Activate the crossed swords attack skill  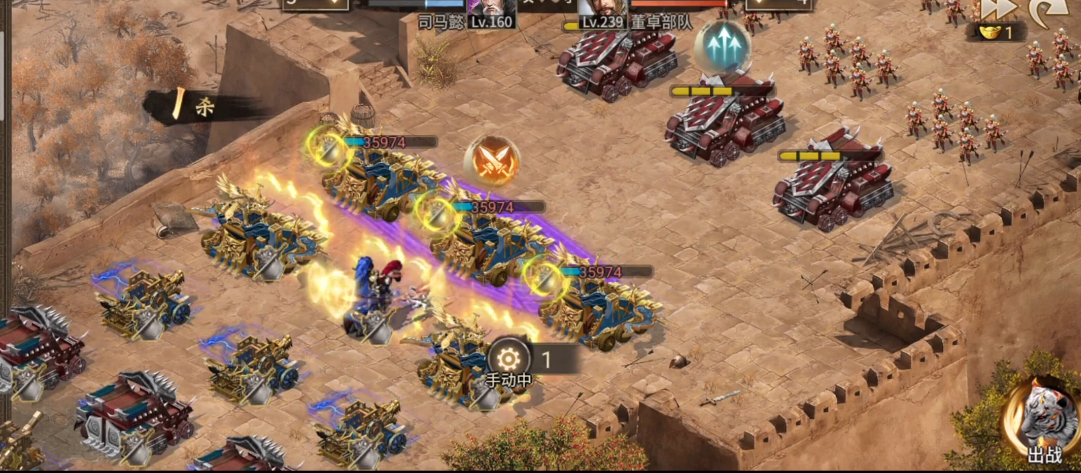point(491,159)
